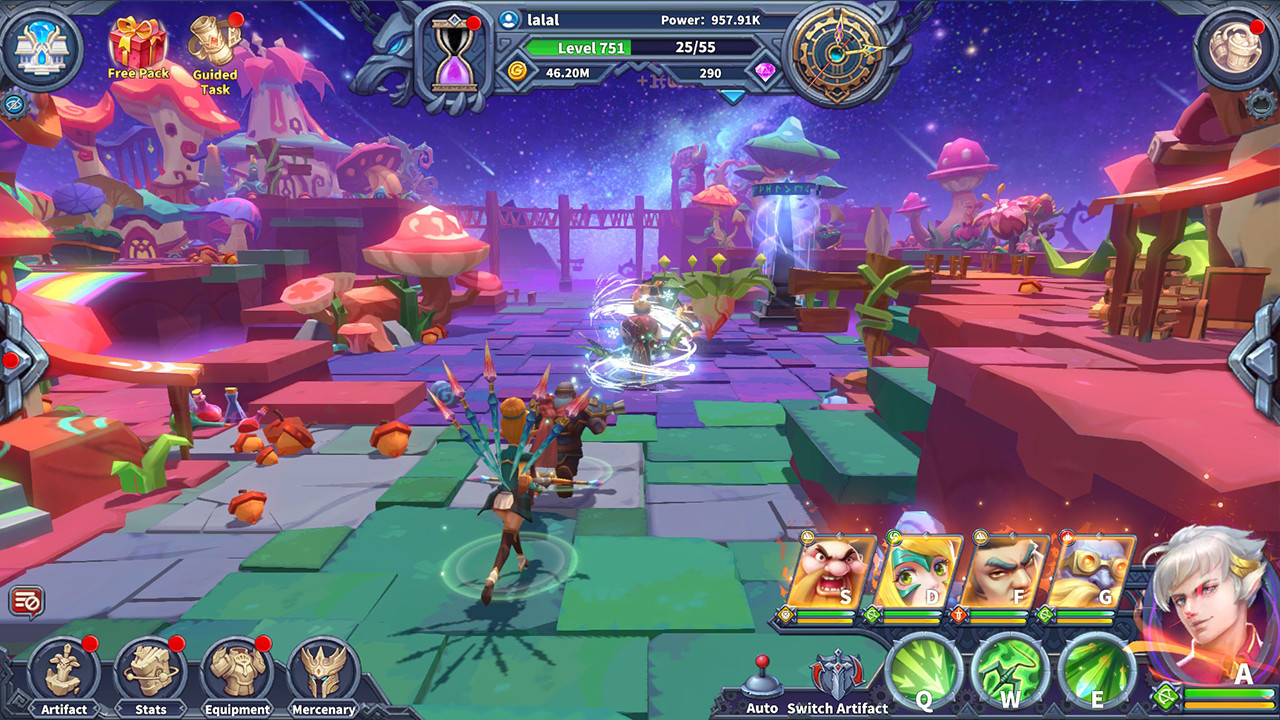This screenshot has height=720, width=1280.
Task: Select the dark-haired hero portrait F
Action: pos(1004,573)
